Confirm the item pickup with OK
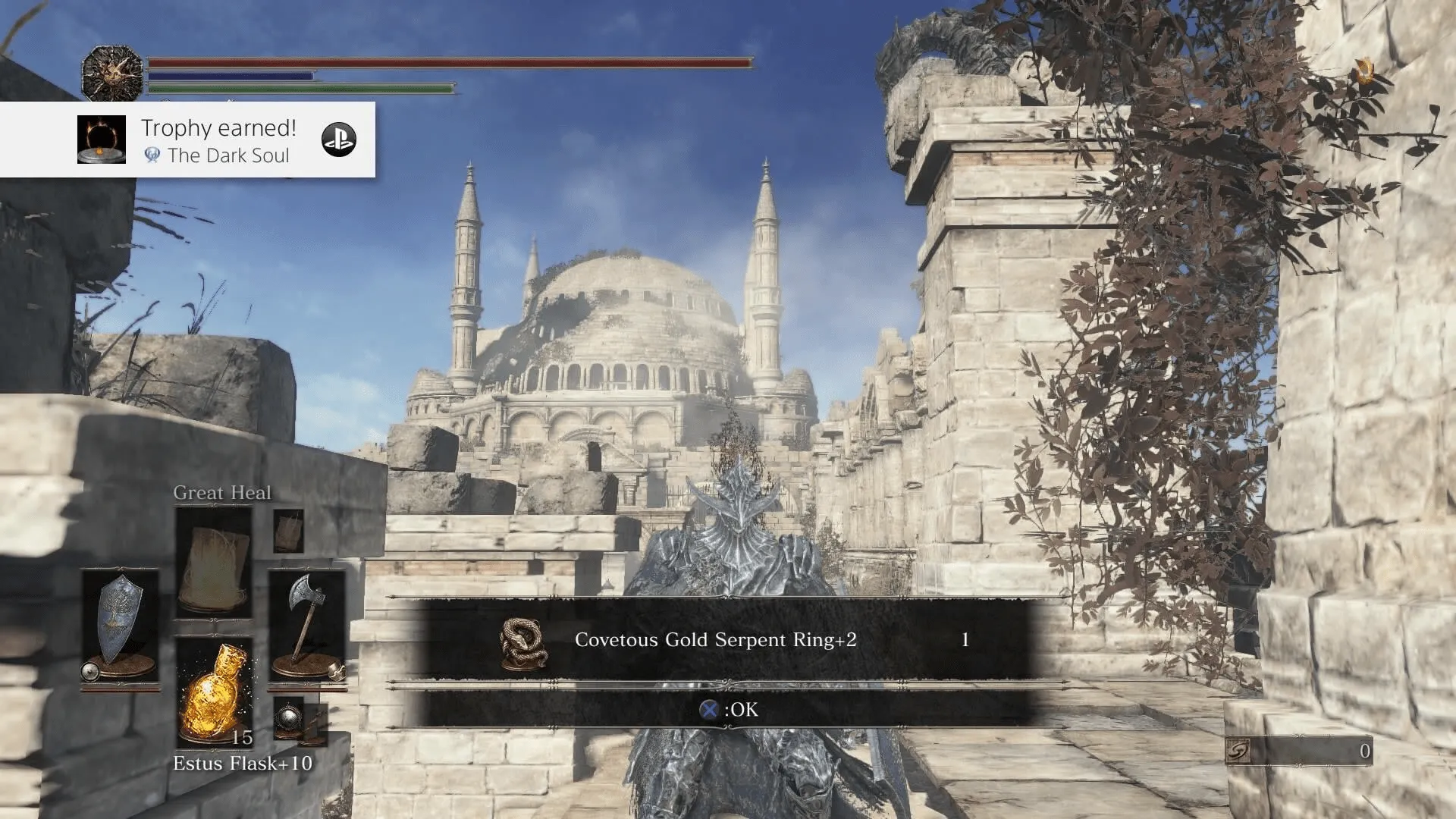This screenshot has width=1456, height=819. pos(729,710)
